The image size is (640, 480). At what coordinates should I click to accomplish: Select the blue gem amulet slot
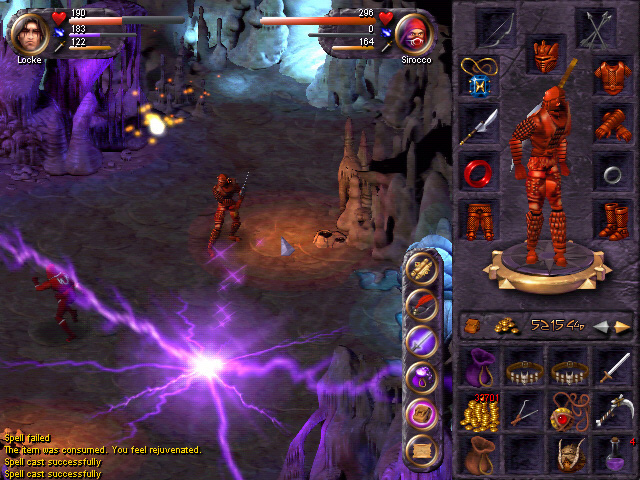[x=479, y=78]
